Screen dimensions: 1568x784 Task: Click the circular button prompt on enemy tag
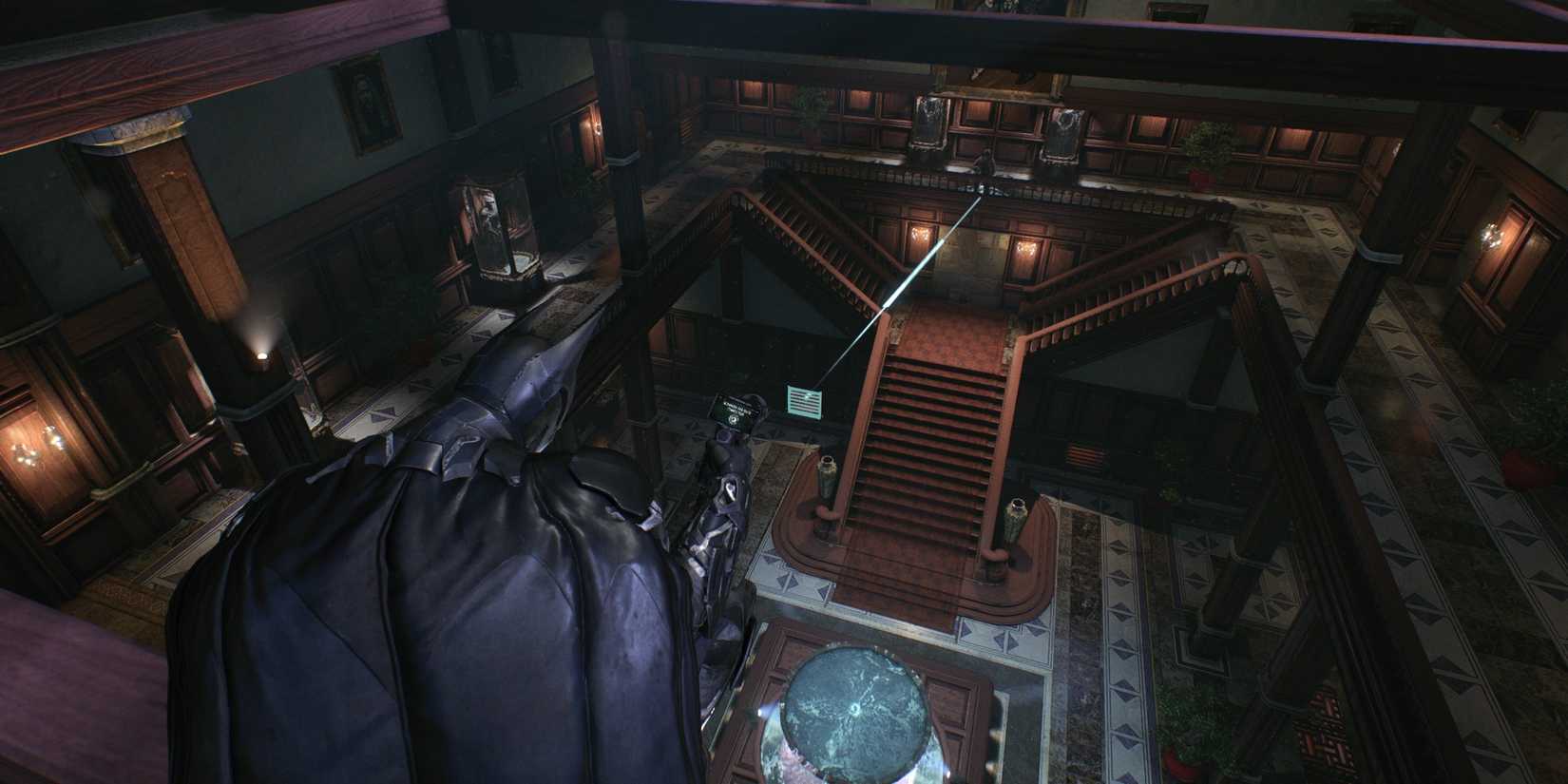pos(733,421)
